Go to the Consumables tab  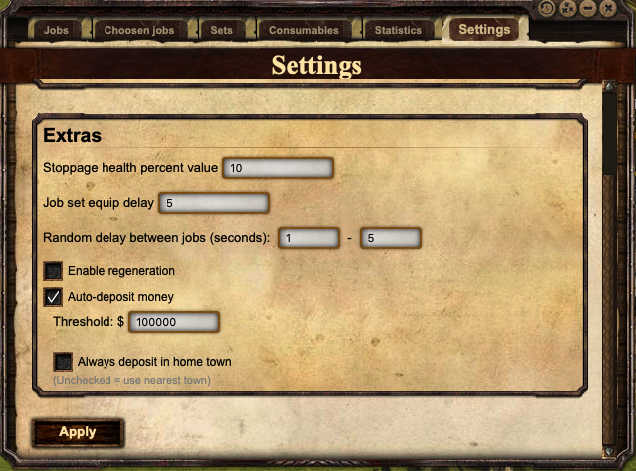(x=303, y=30)
